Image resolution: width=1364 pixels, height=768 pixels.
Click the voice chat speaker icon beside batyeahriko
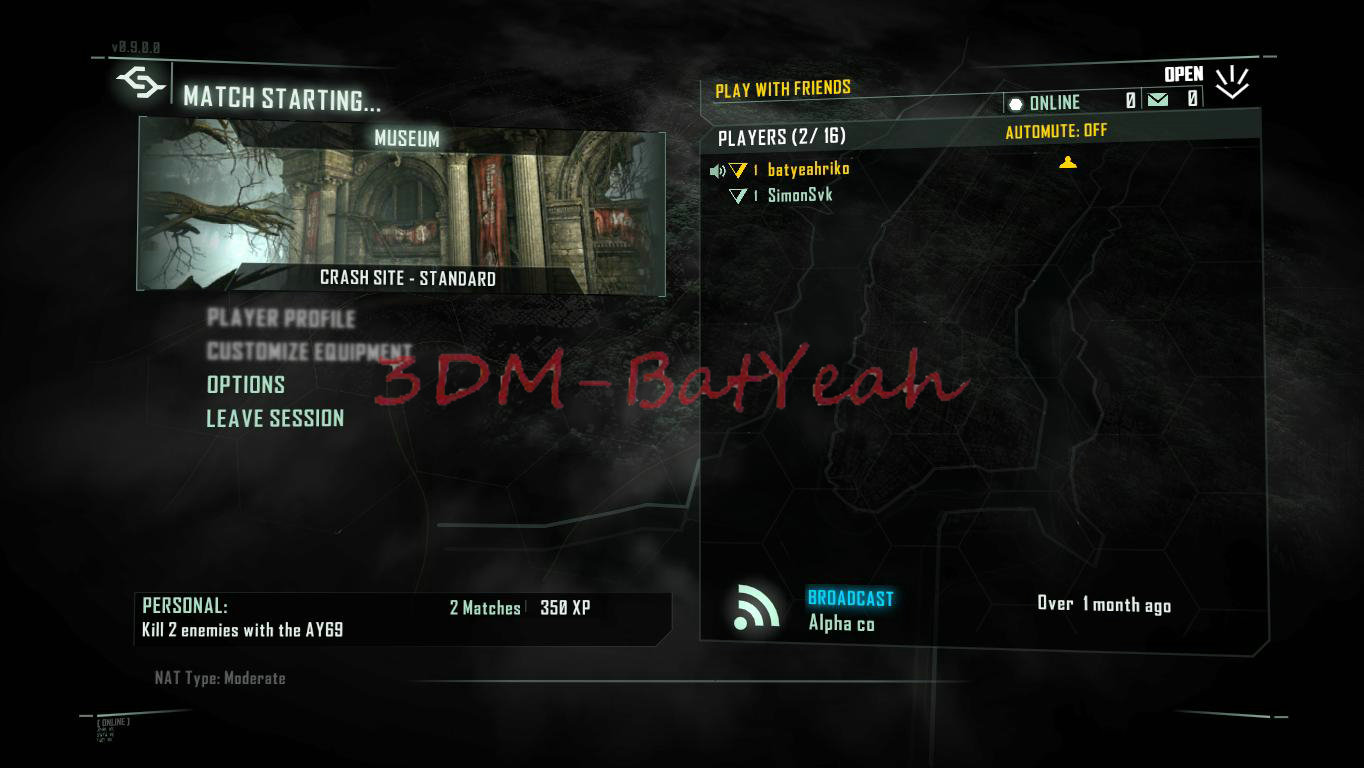point(717,170)
